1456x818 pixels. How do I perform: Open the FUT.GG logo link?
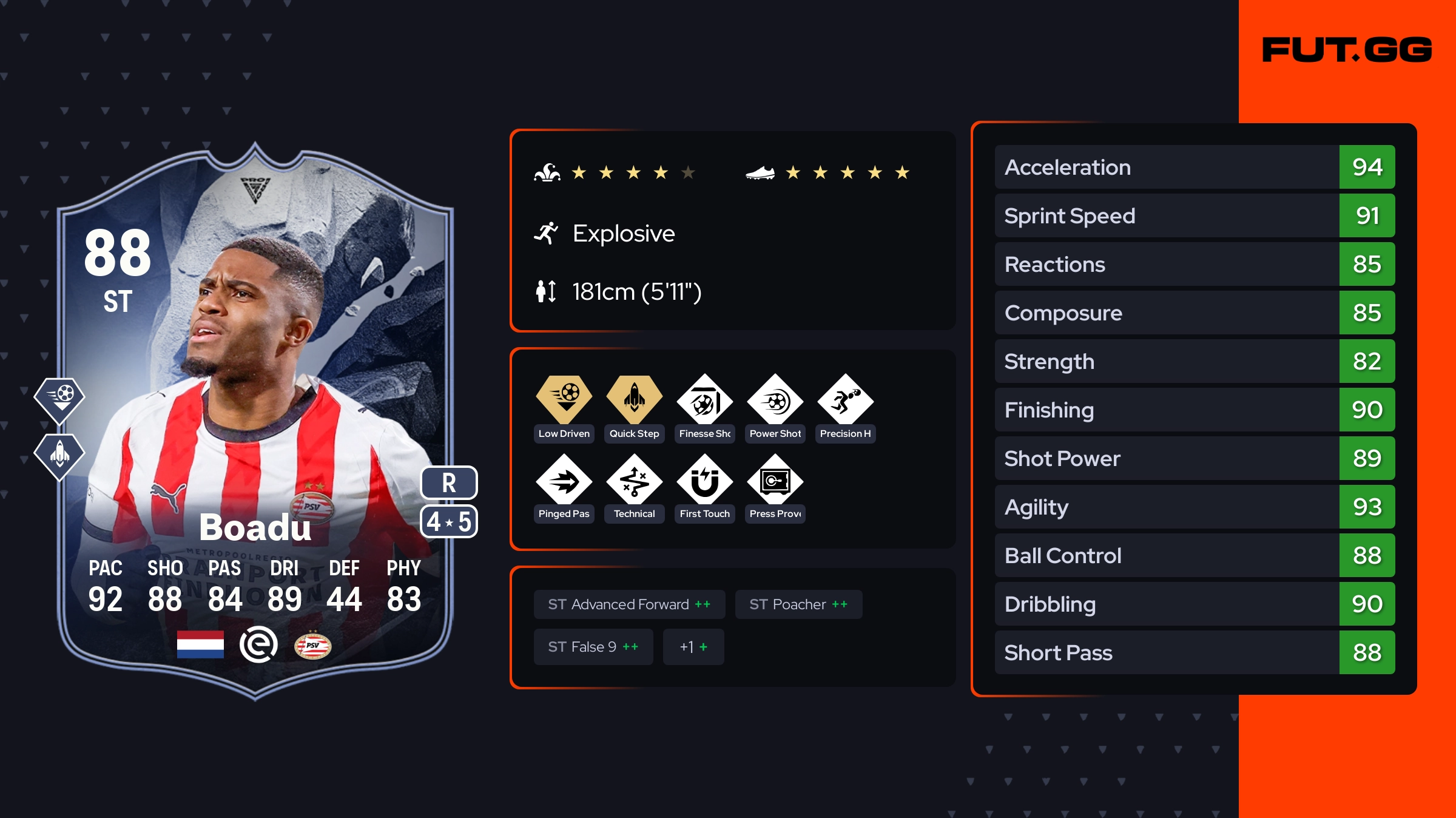click(x=1347, y=50)
